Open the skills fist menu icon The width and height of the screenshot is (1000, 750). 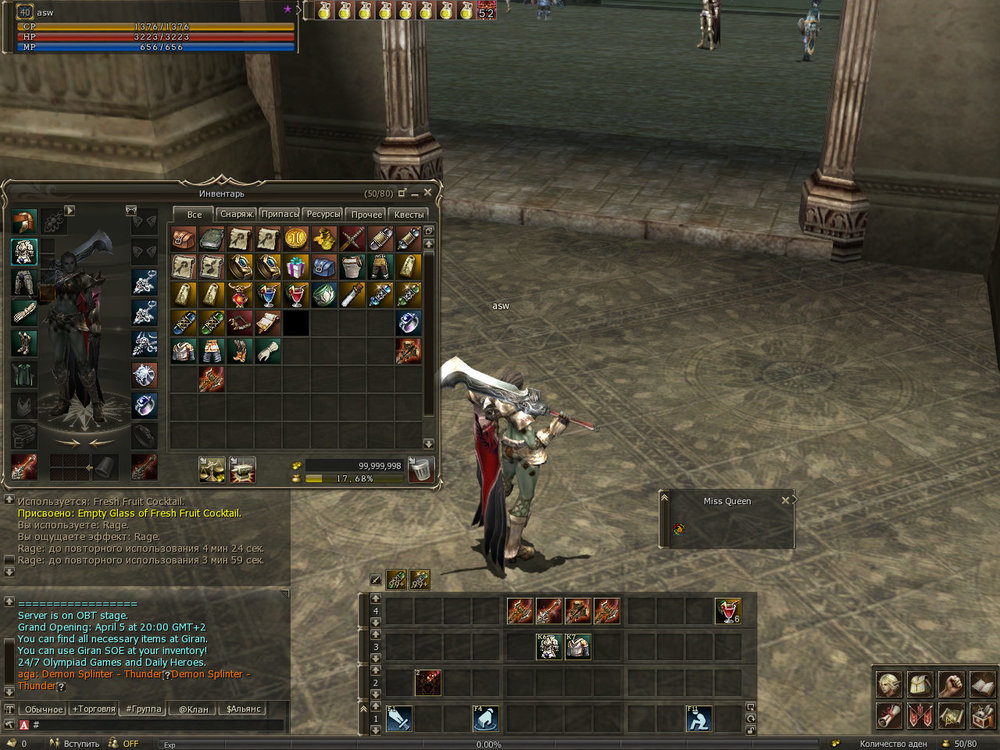[x=950, y=684]
